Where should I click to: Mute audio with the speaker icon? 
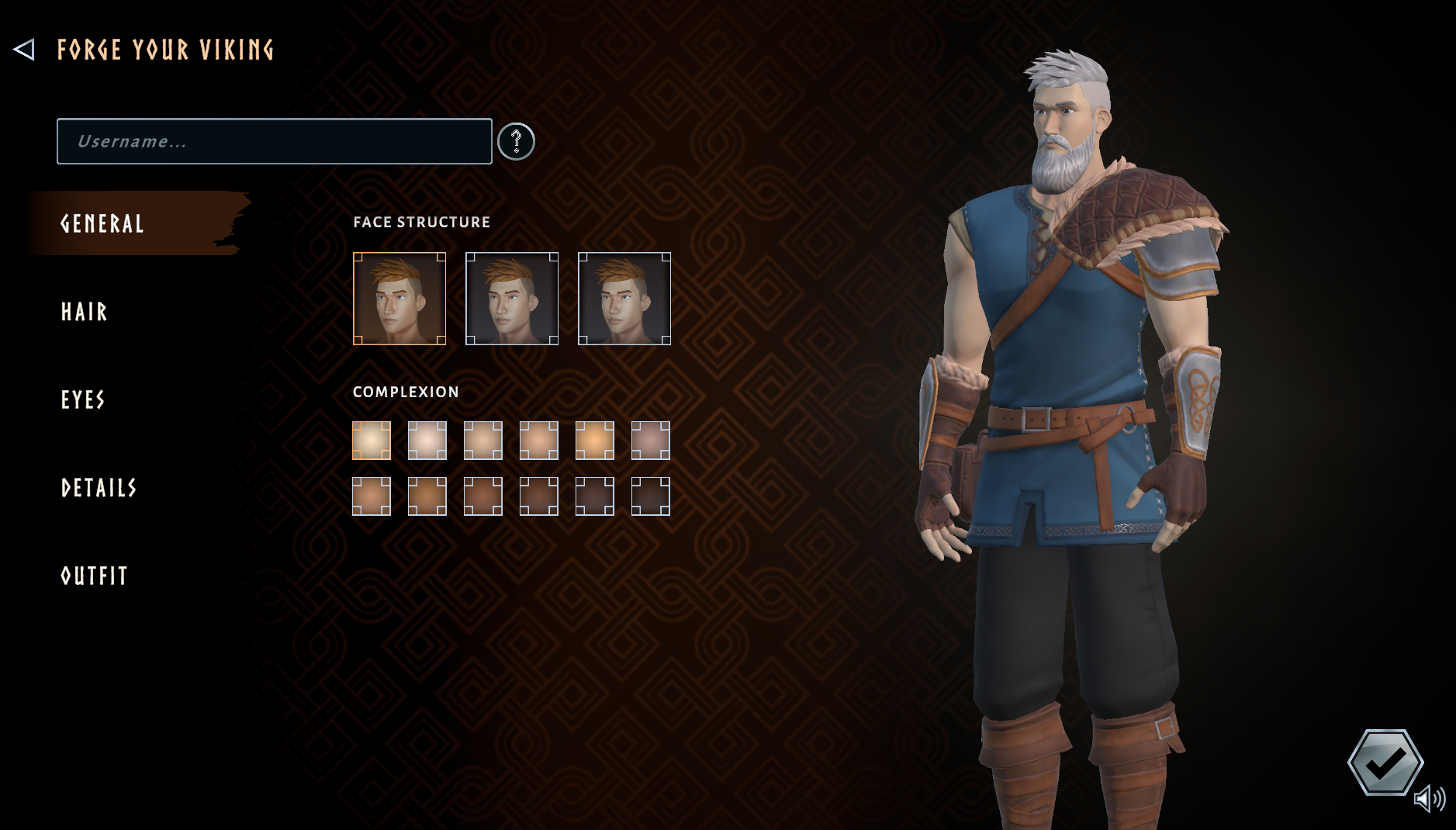point(1431,797)
